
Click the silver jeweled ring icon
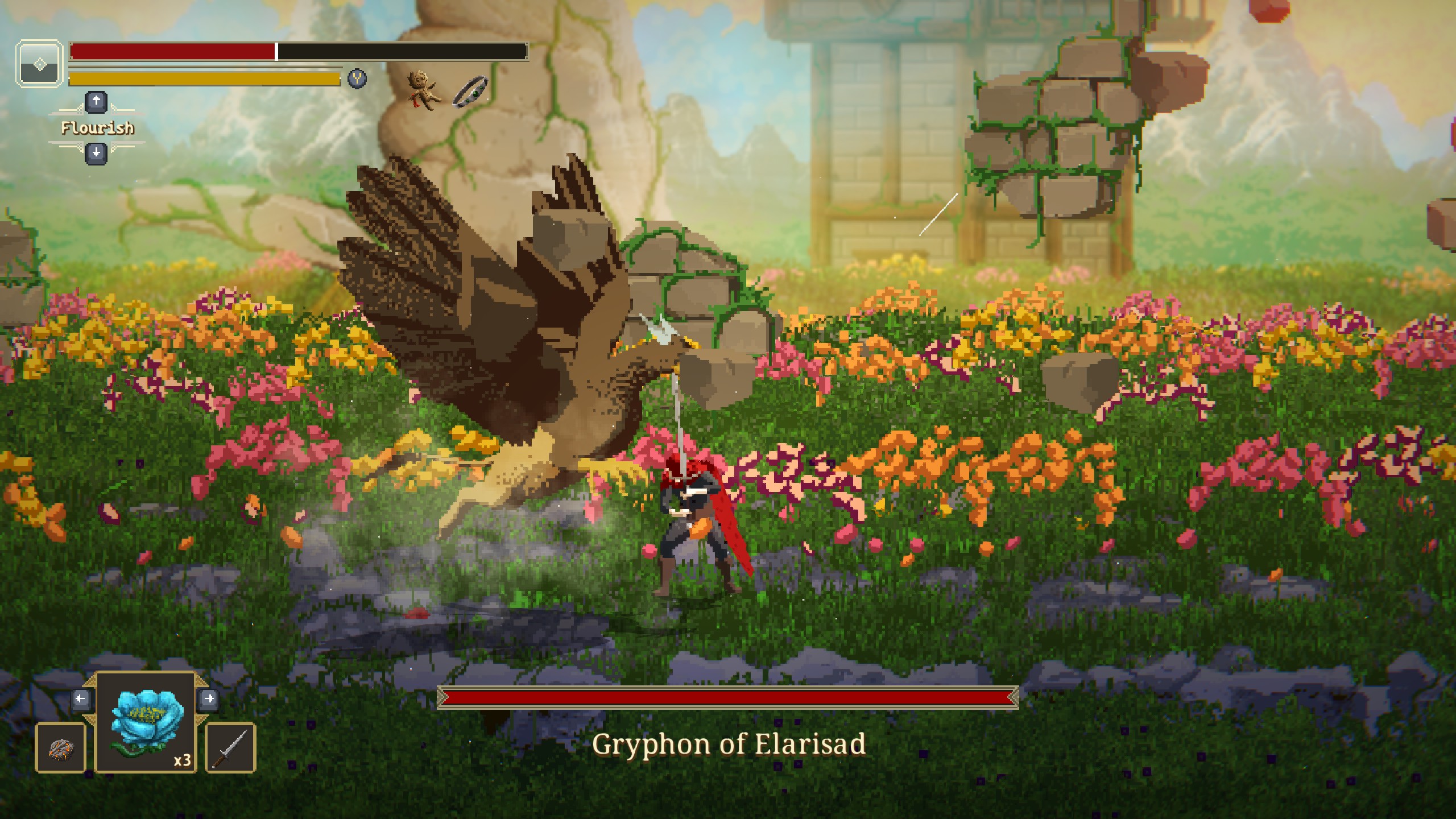click(470, 91)
